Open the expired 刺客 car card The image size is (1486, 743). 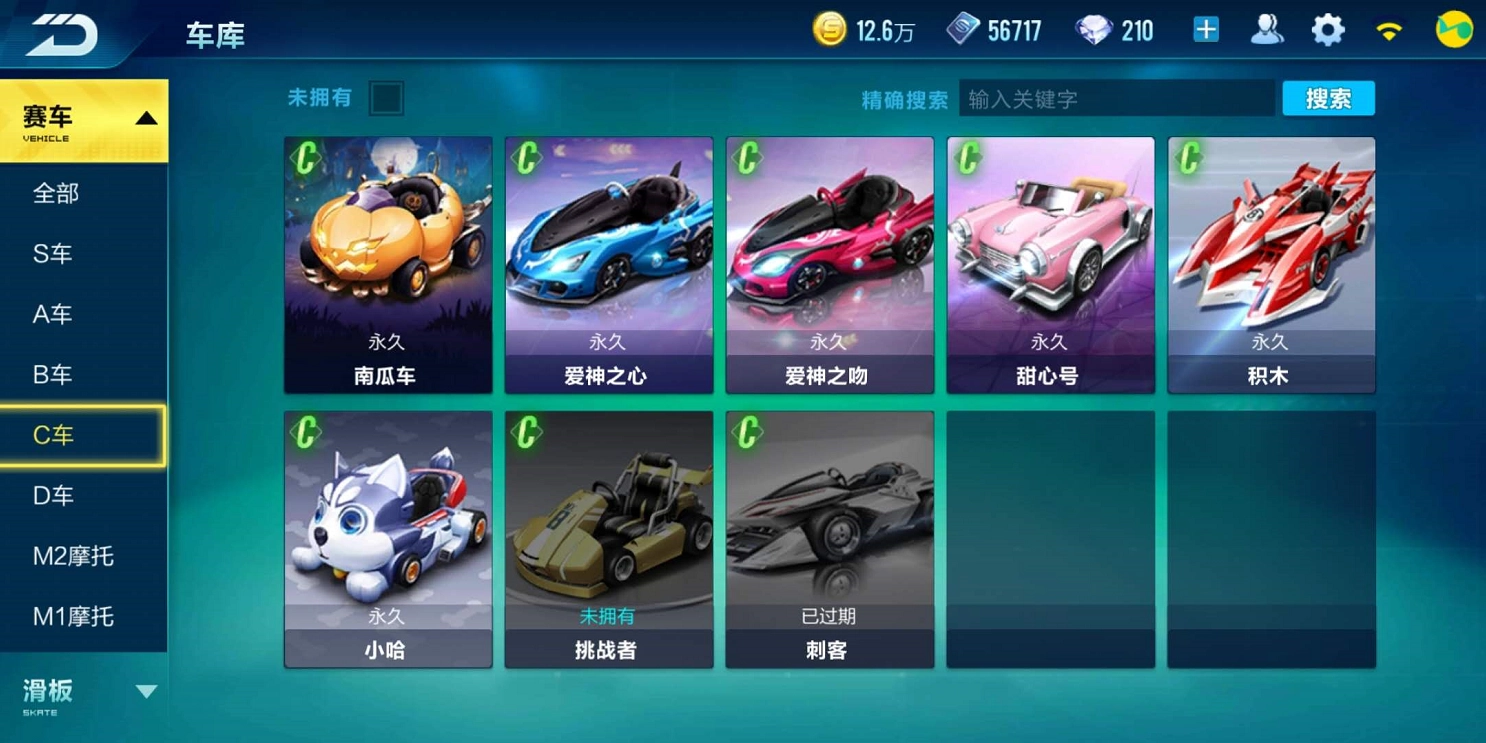[x=830, y=539]
